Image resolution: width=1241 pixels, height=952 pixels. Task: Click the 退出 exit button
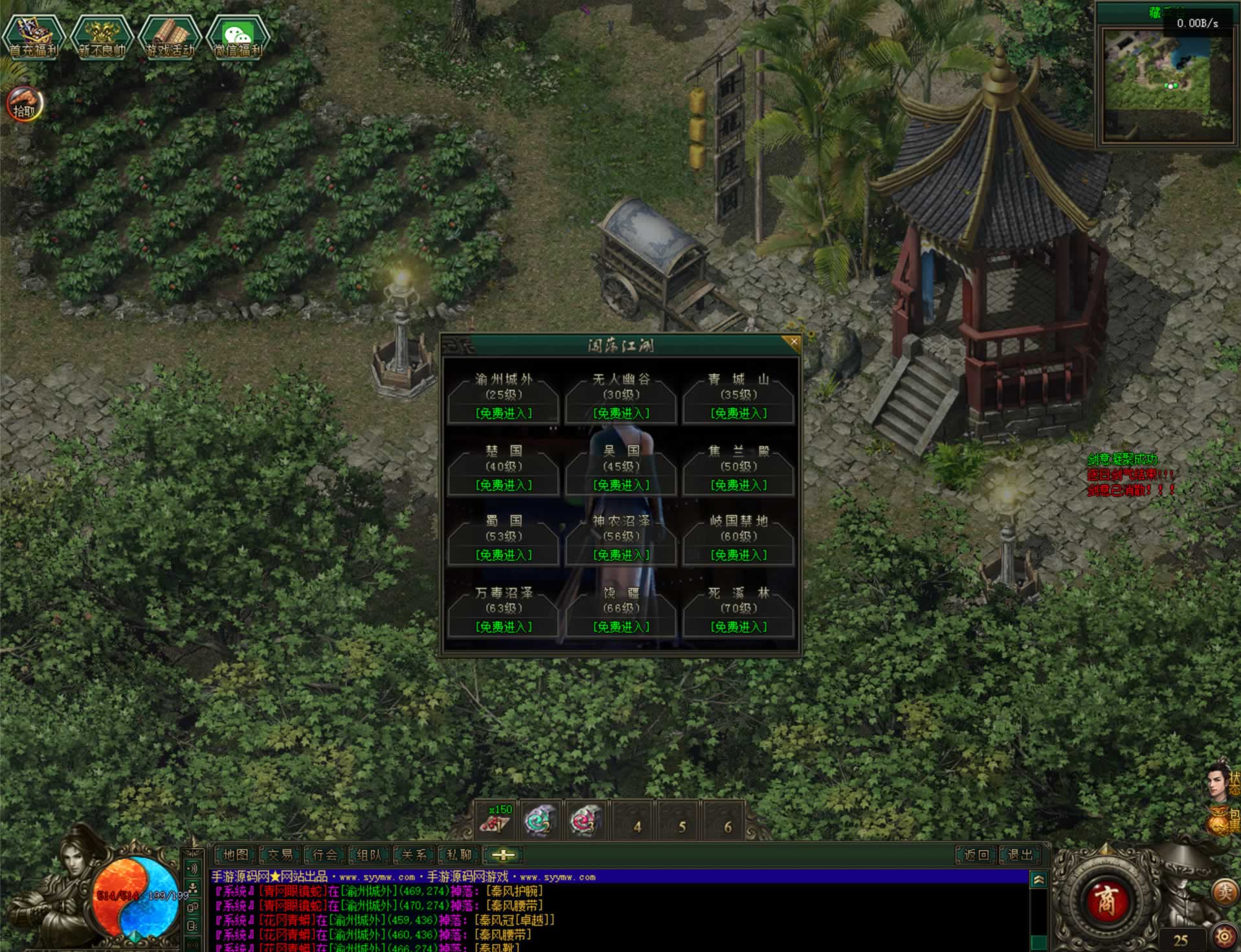[1021, 855]
